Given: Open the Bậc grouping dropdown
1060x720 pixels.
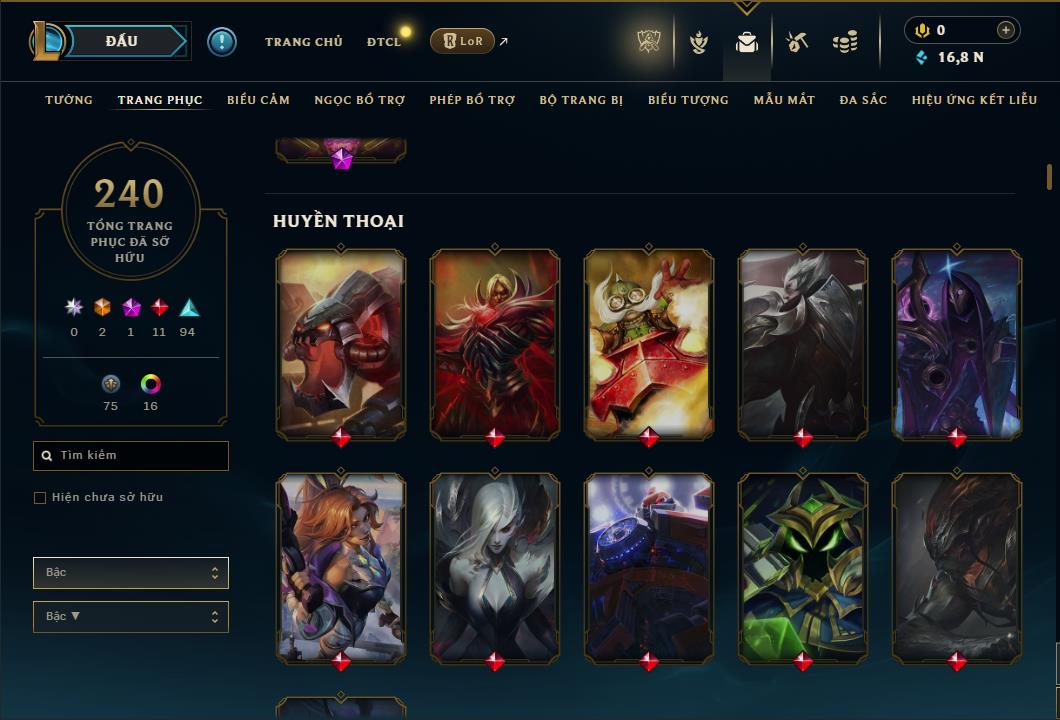Looking at the screenshot, I should point(131,573).
